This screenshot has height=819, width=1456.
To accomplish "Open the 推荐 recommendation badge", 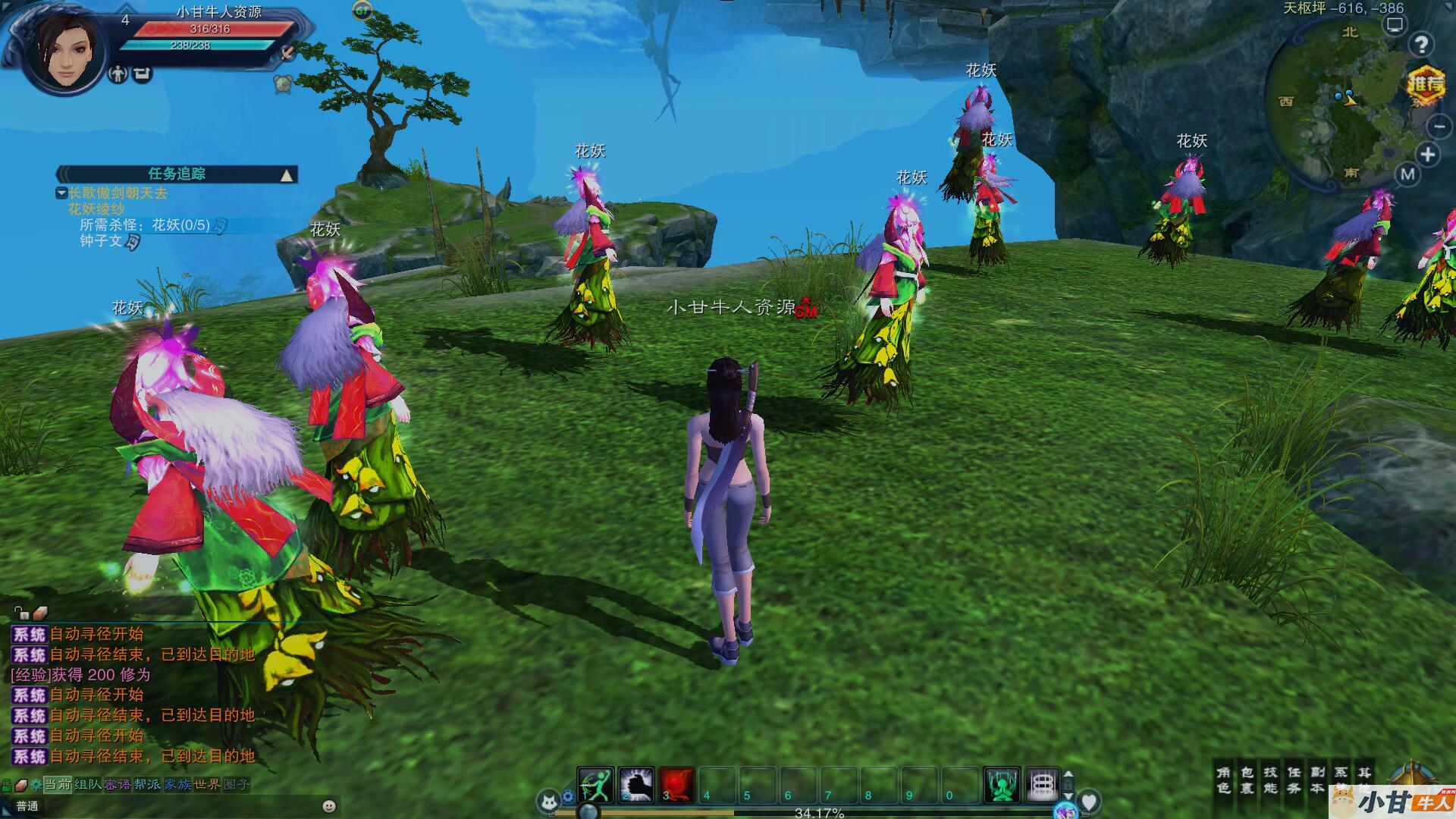I will (1426, 84).
